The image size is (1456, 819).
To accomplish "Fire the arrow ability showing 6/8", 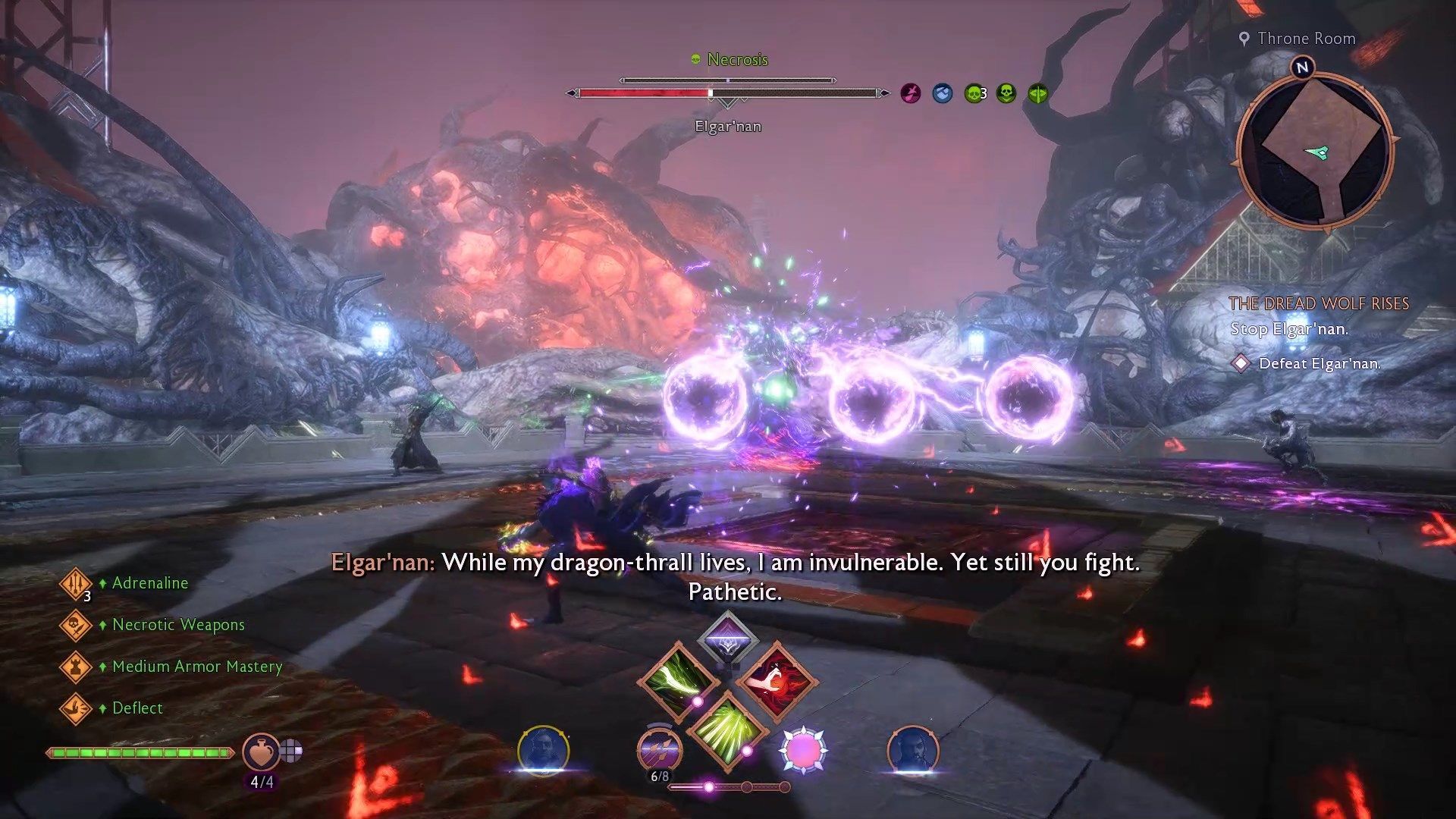I will (x=659, y=750).
